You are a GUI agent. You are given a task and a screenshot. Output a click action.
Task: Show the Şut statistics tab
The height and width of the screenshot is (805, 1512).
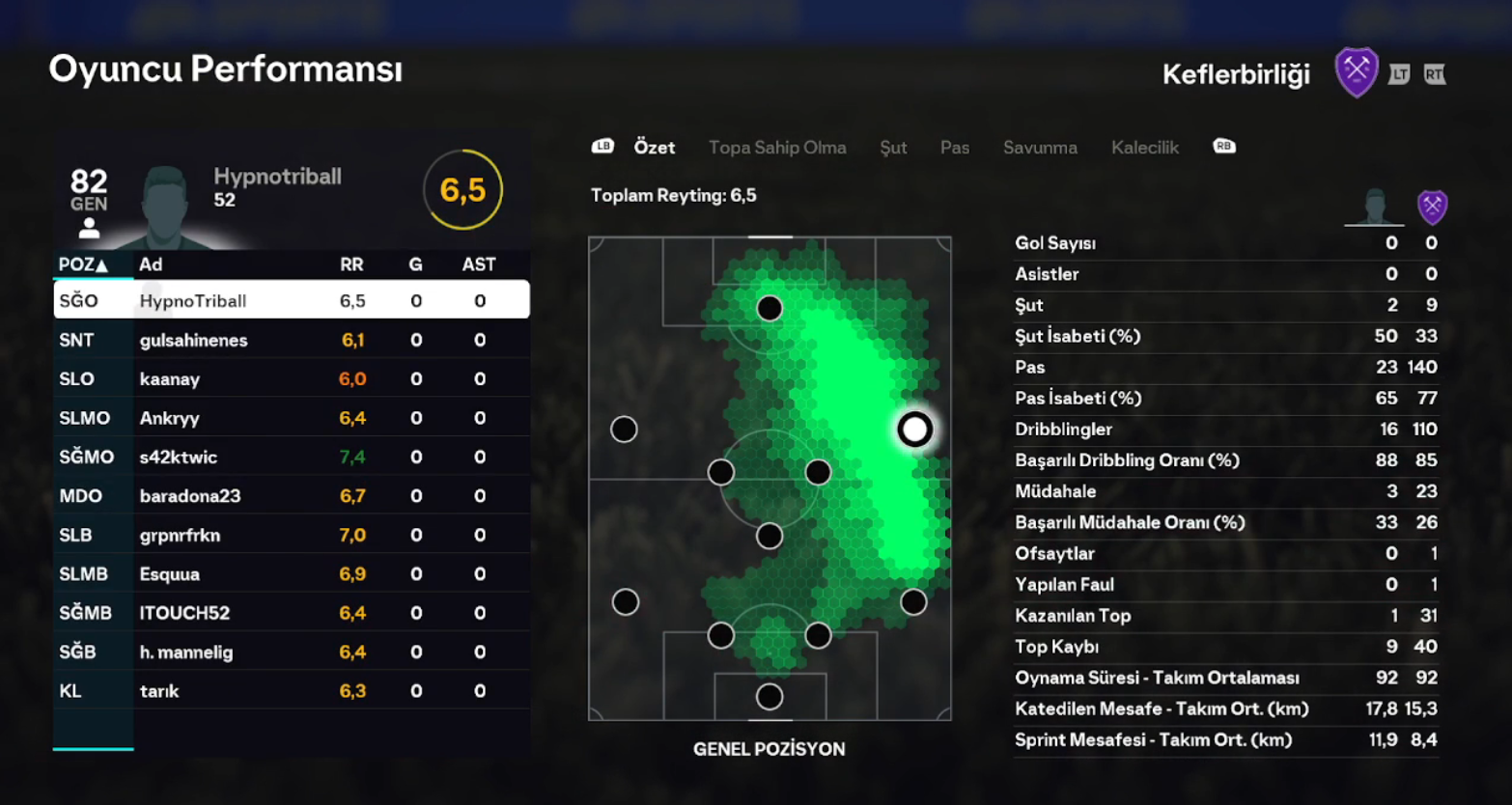(x=893, y=148)
